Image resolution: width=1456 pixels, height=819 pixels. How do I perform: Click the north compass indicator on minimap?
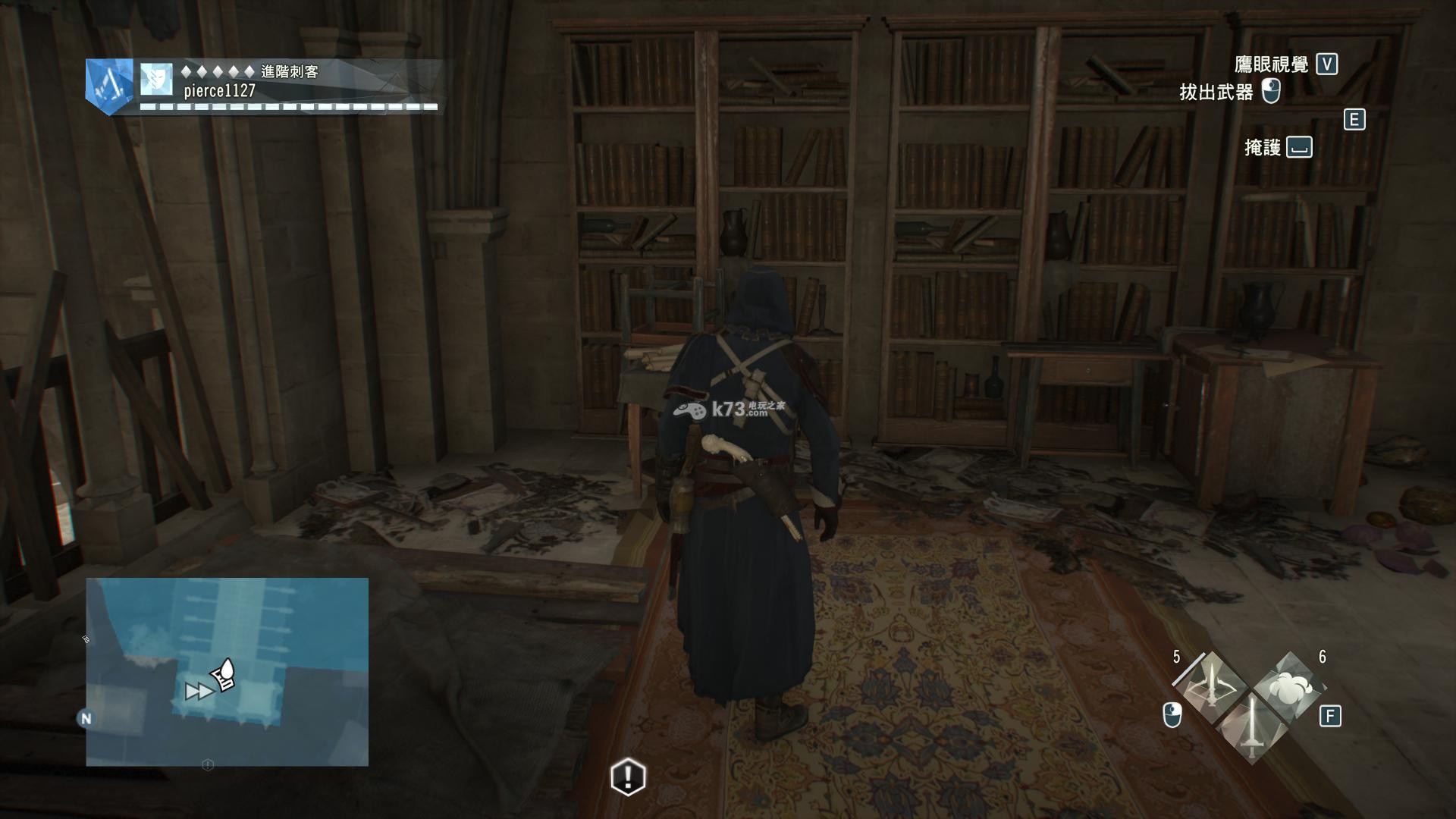coord(86,718)
